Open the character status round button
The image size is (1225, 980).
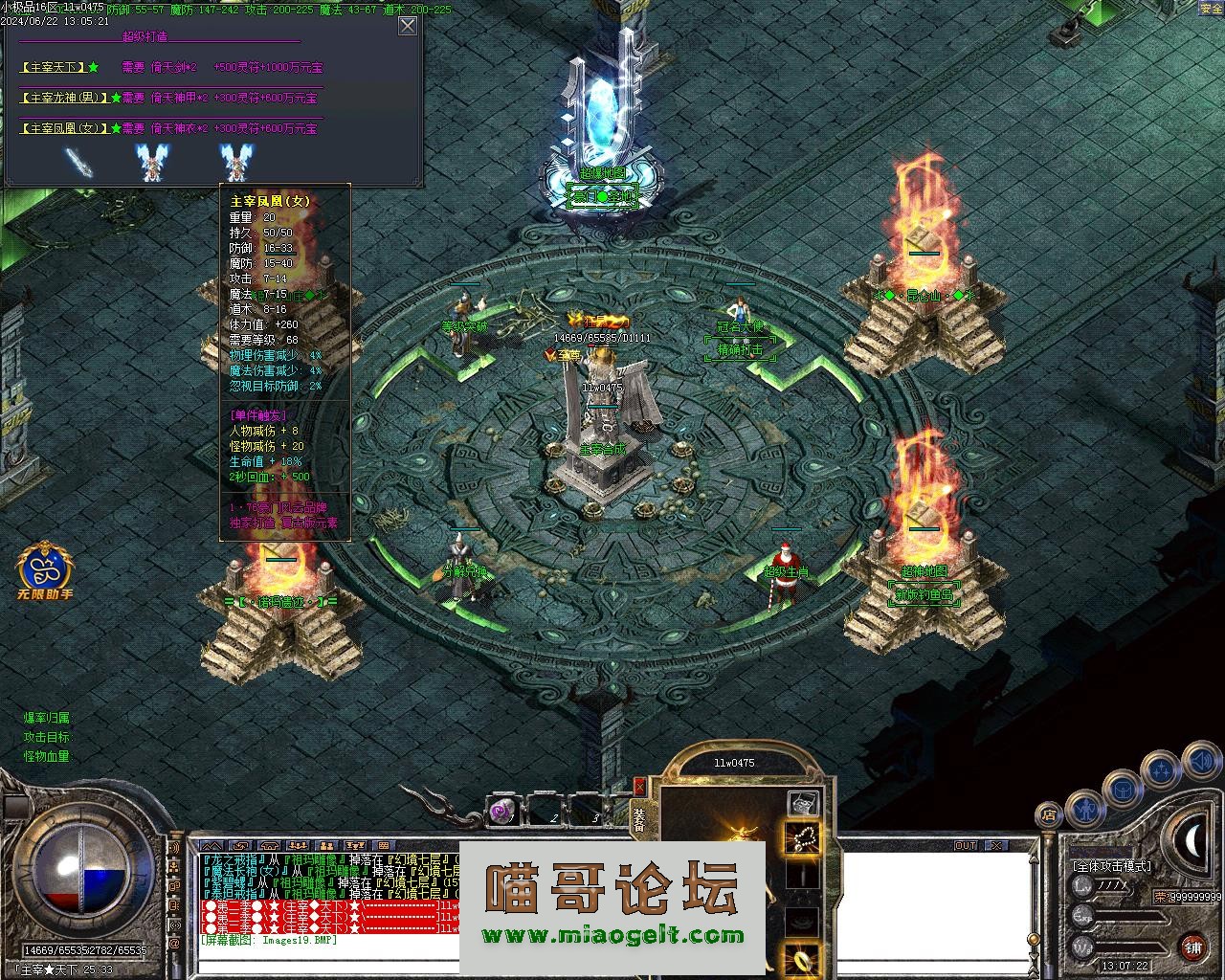point(1085,811)
